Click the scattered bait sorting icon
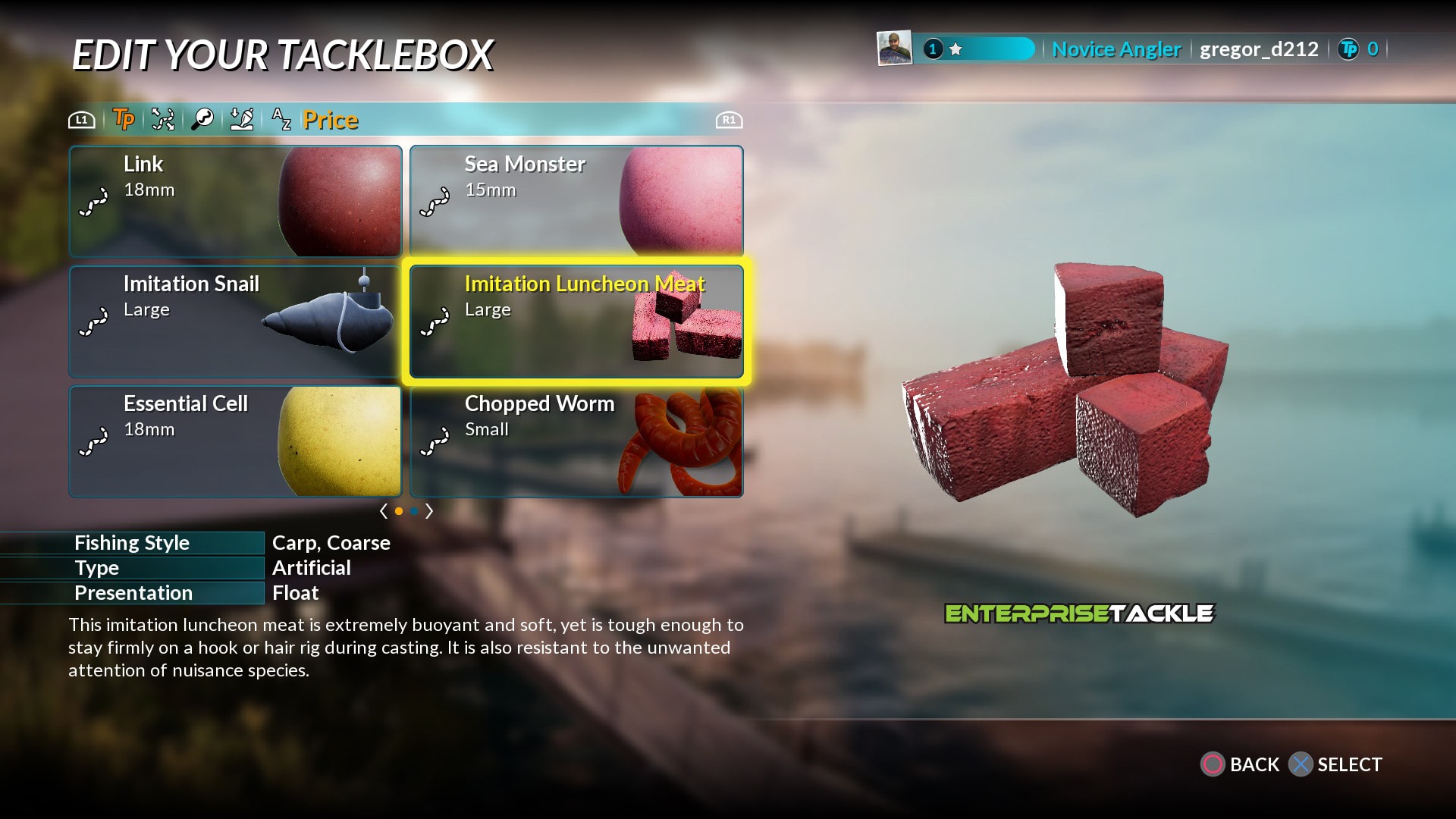The width and height of the screenshot is (1456, 819). pyautogui.click(x=163, y=119)
